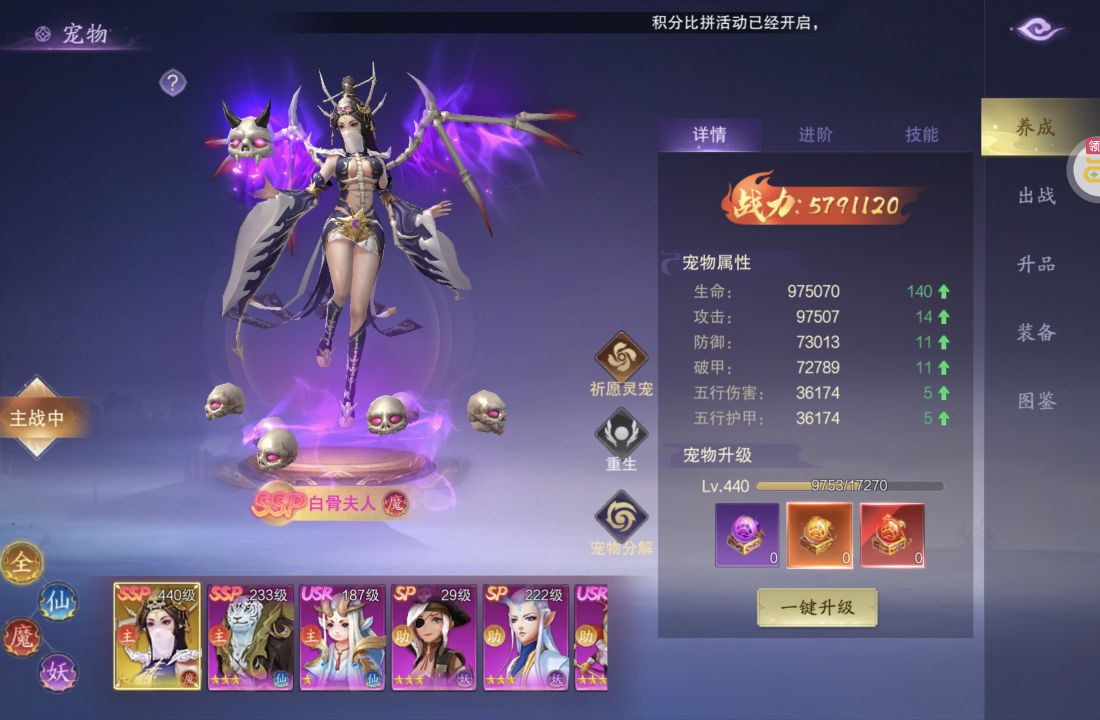Viewport: 1100px width, 720px height.
Task: Choose the 养成 side menu
Action: (x=1036, y=128)
